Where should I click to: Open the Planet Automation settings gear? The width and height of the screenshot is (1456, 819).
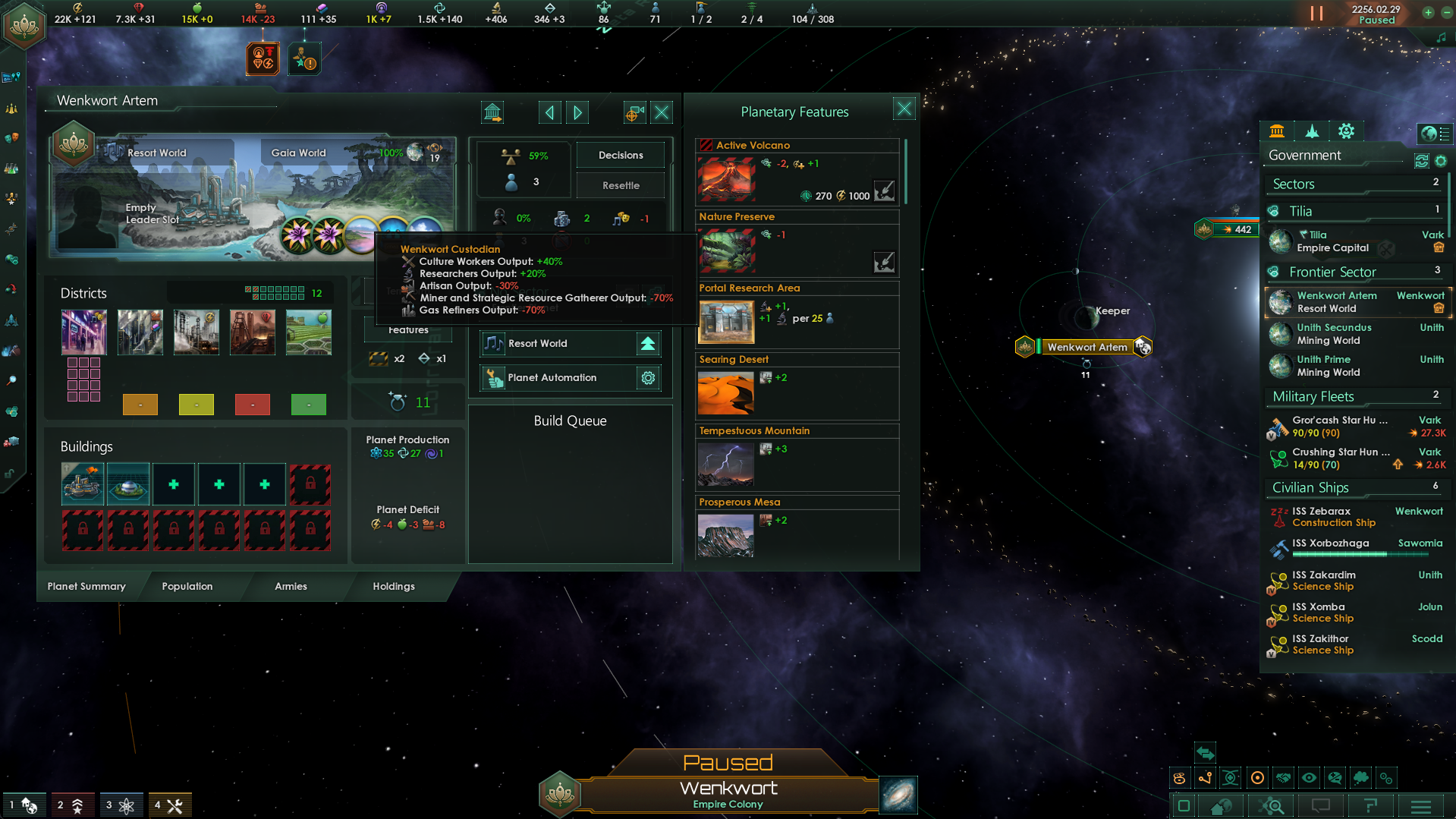point(648,377)
